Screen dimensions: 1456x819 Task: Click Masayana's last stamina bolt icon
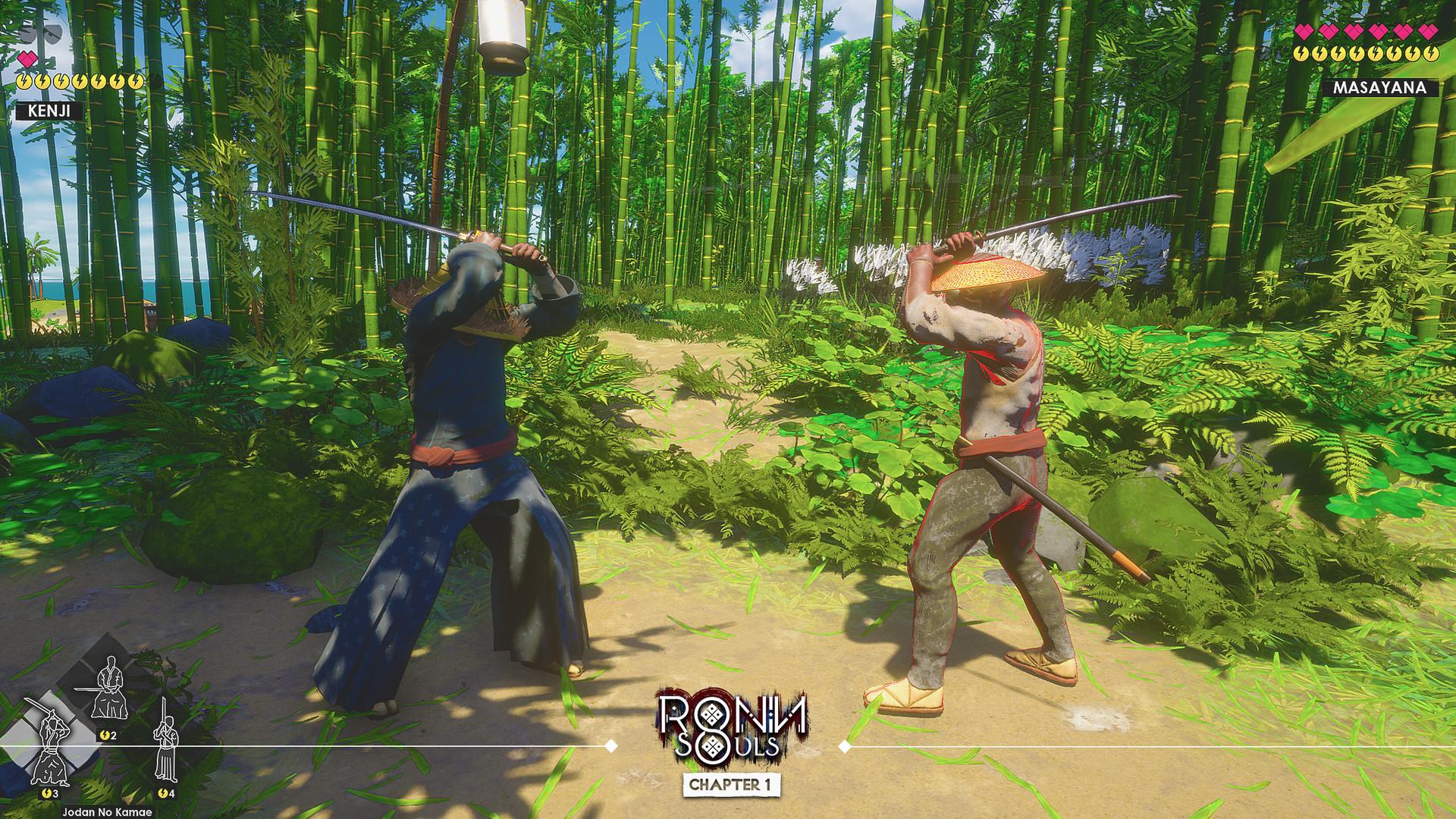[x=1432, y=55]
